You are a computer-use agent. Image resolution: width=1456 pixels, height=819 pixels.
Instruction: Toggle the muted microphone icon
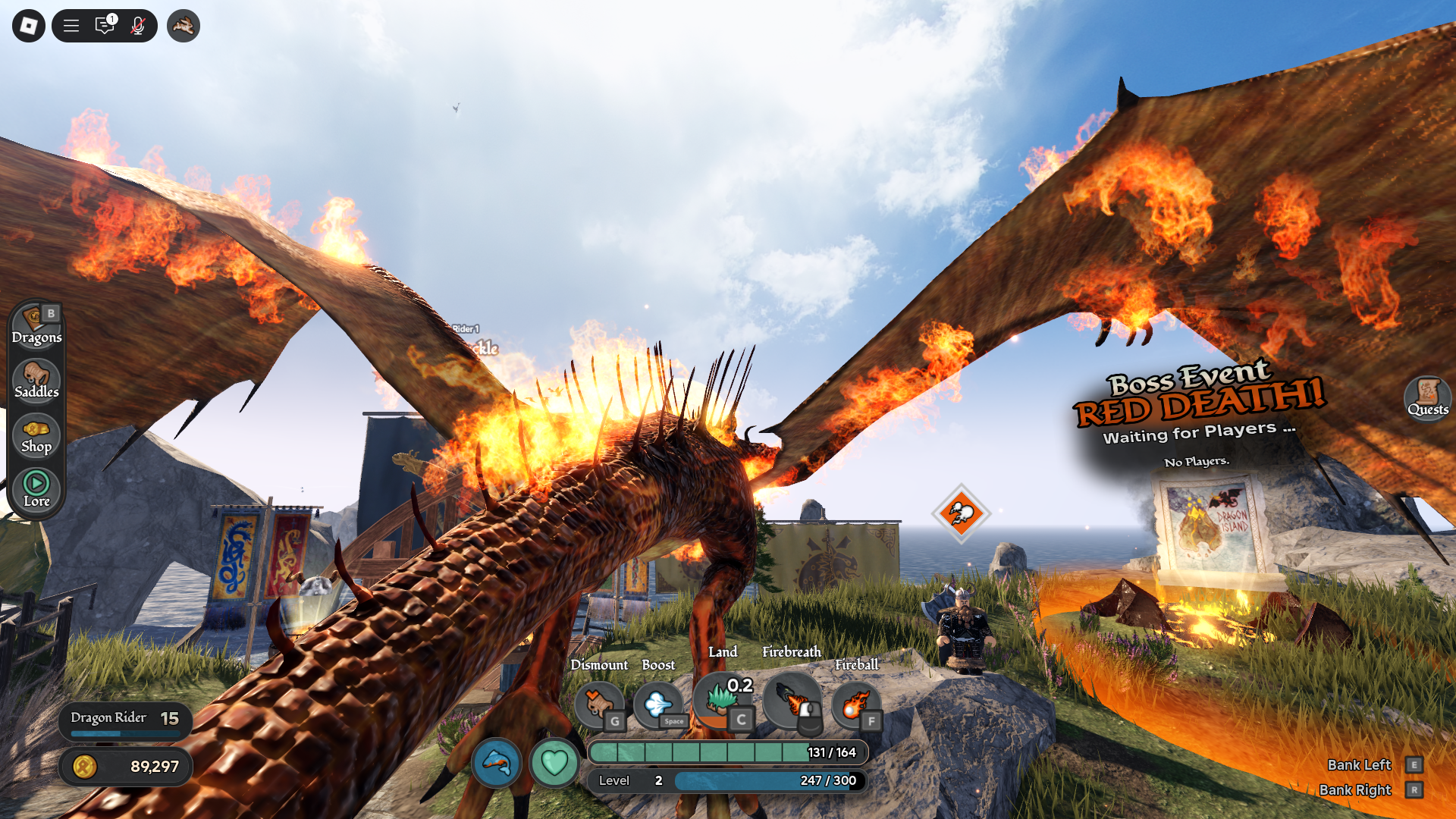tap(137, 26)
